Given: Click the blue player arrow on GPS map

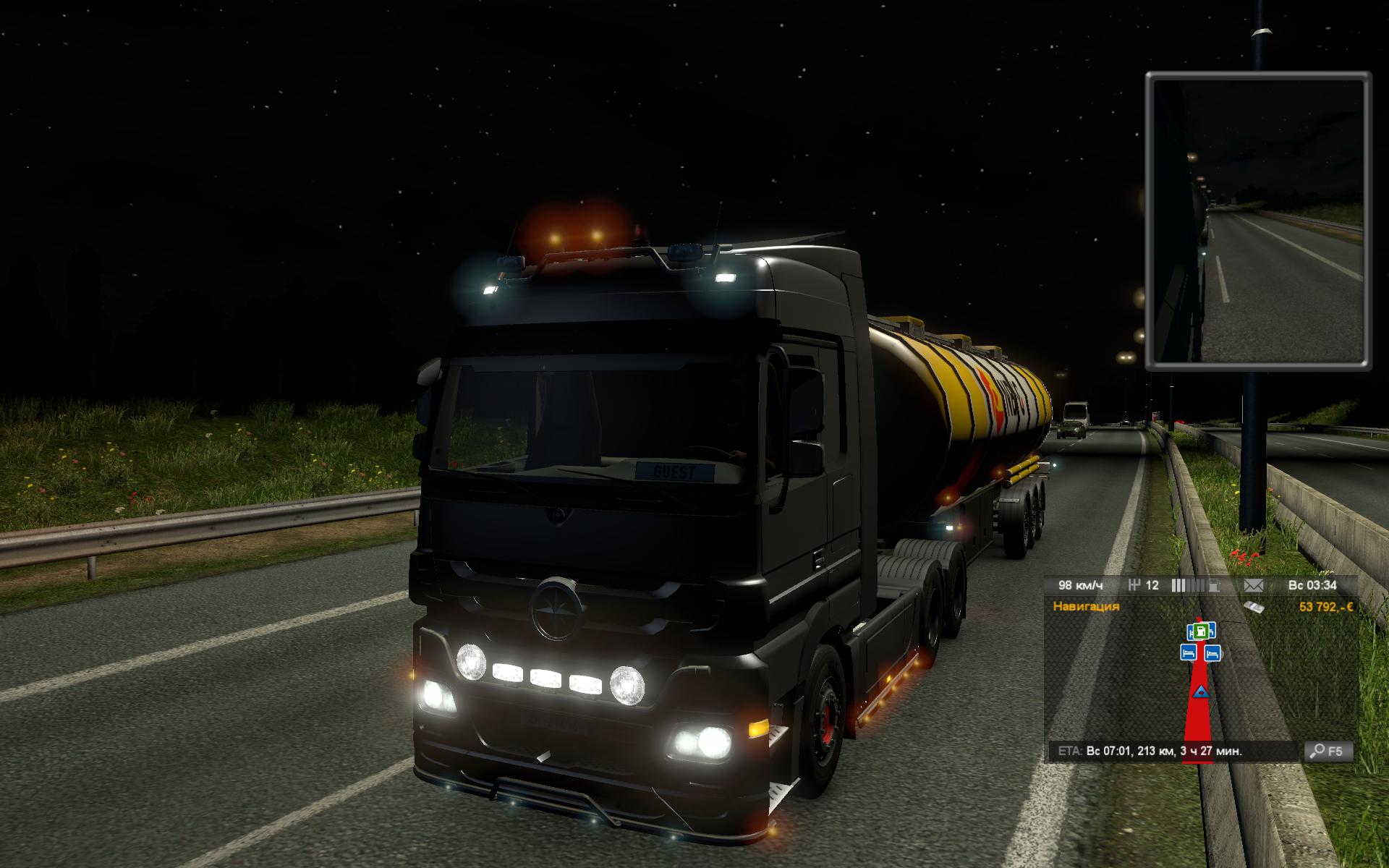Looking at the screenshot, I should [1201, 692].
